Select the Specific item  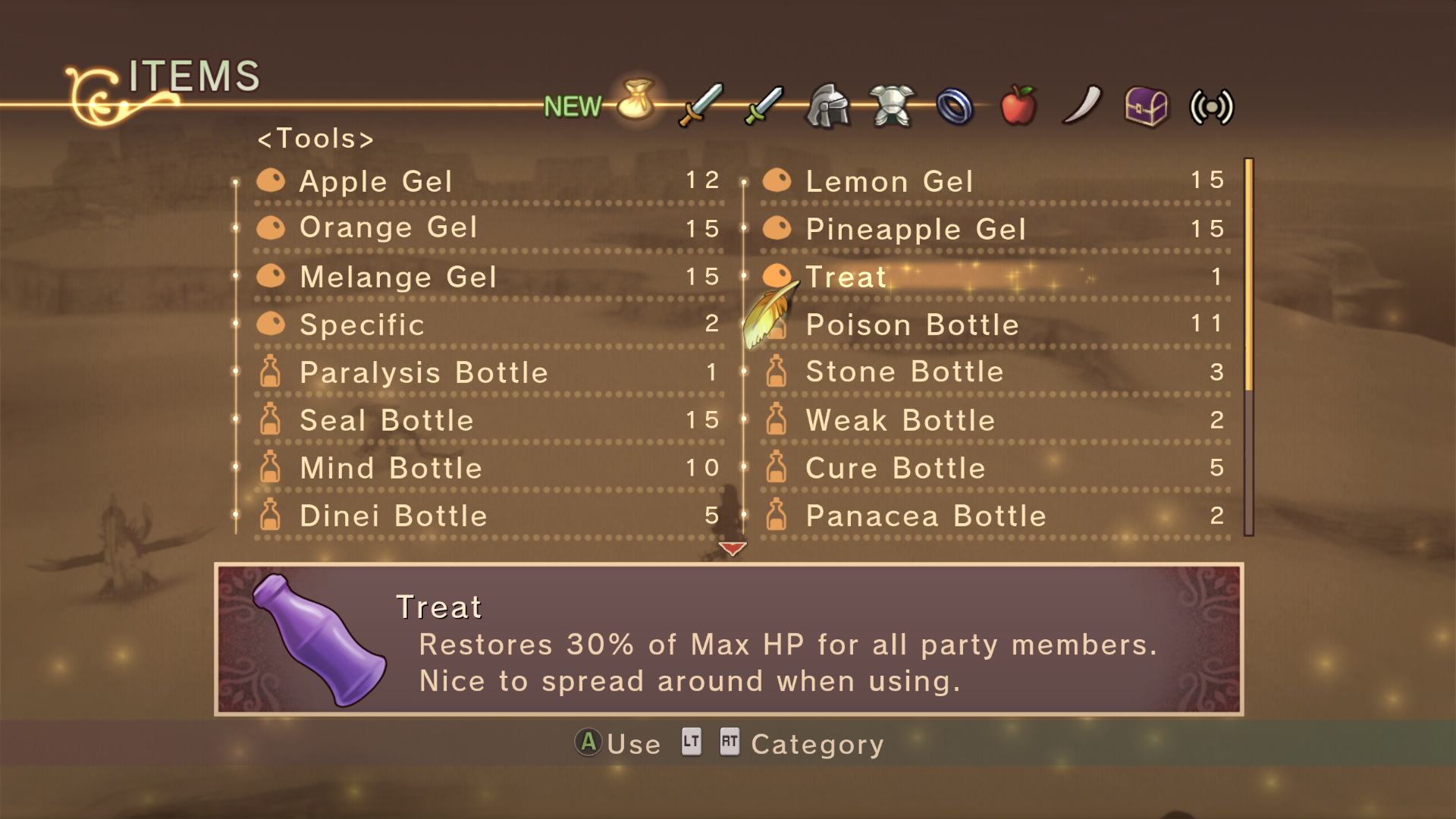[362, 325]
